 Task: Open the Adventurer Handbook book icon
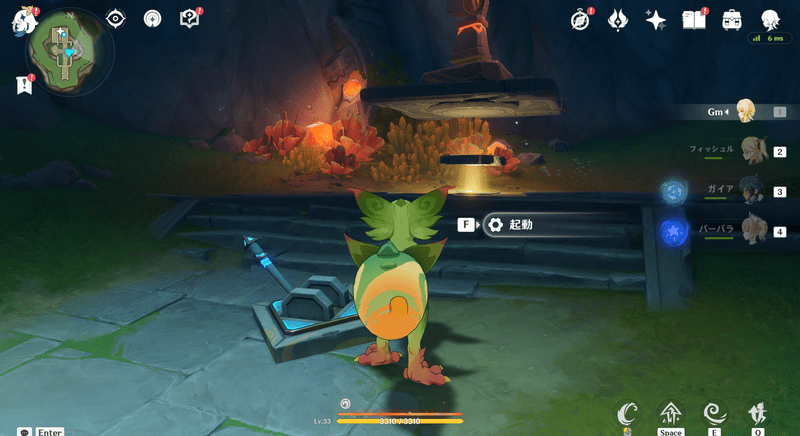(693, 19)
